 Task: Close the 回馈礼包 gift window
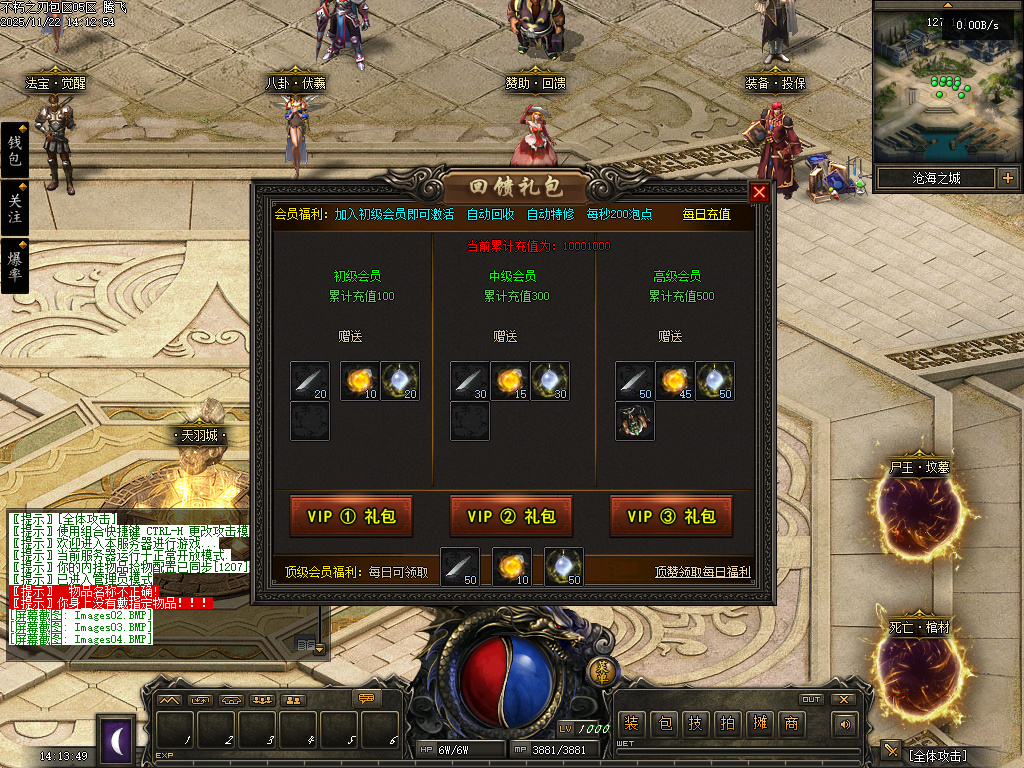tap(760, 193)
